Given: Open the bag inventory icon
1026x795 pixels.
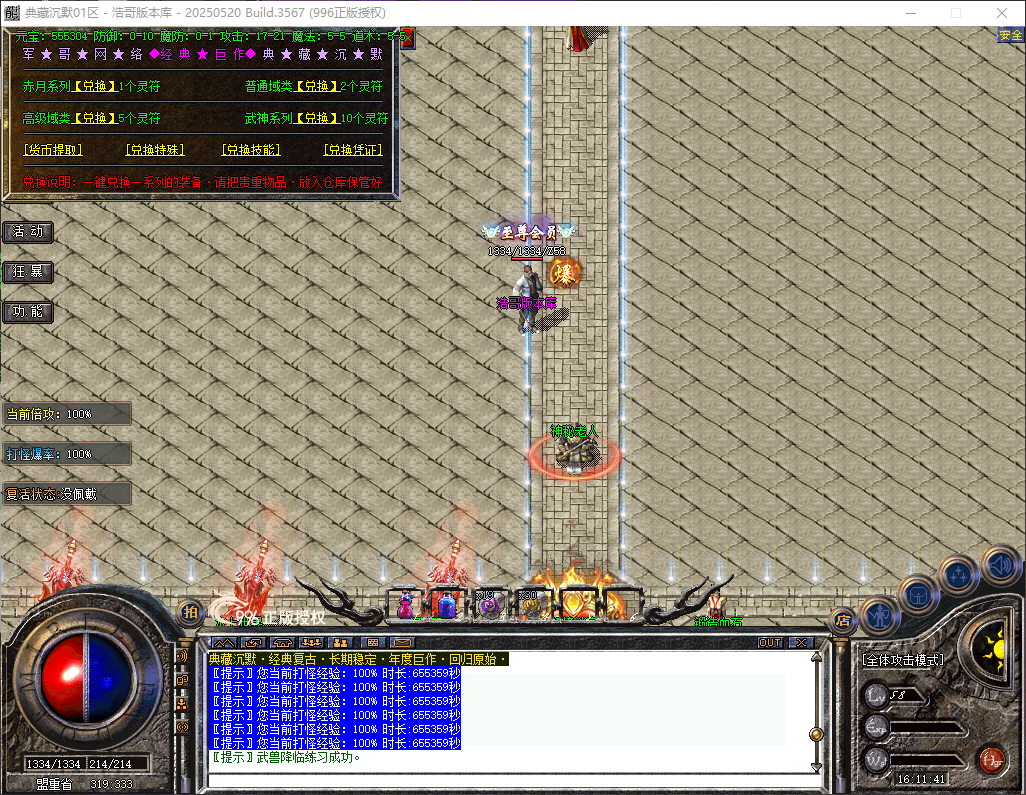Looking at the screenshot, I should pos(918,594).
